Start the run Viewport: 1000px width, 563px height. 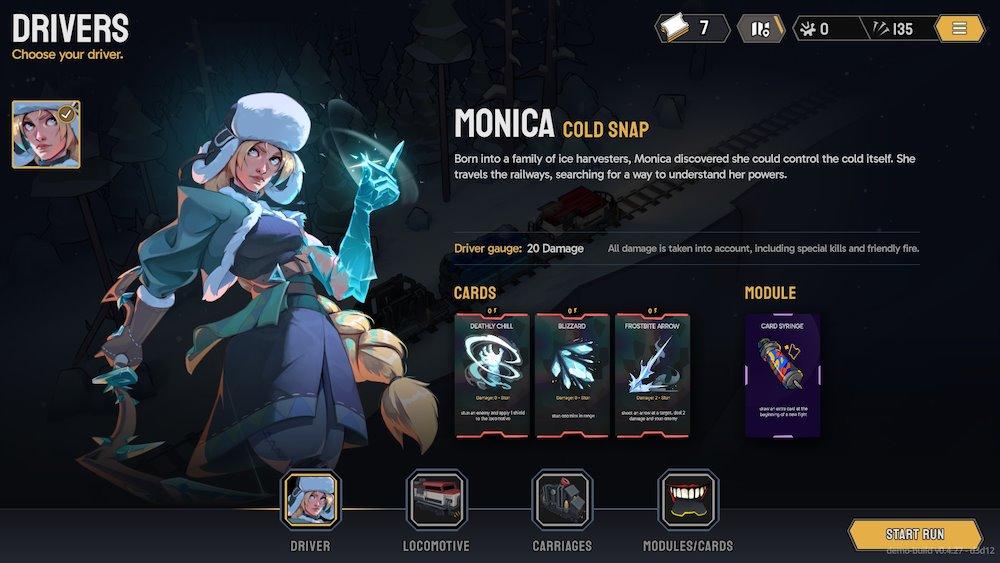[915, 534]
